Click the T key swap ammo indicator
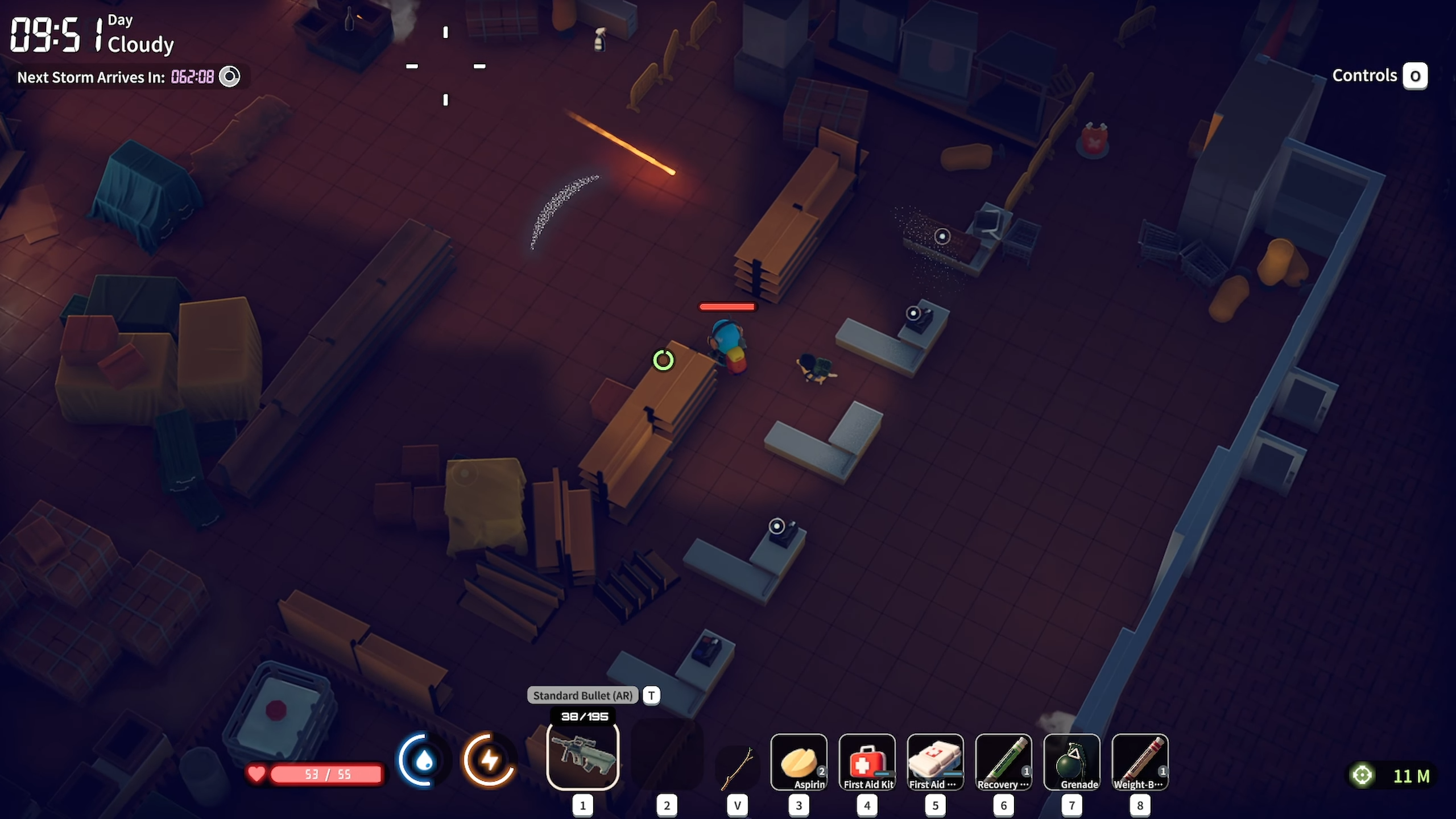Image resolution: width=1456 pixels, height=819 pixels. pyautogui.click(x=652, y=695)
